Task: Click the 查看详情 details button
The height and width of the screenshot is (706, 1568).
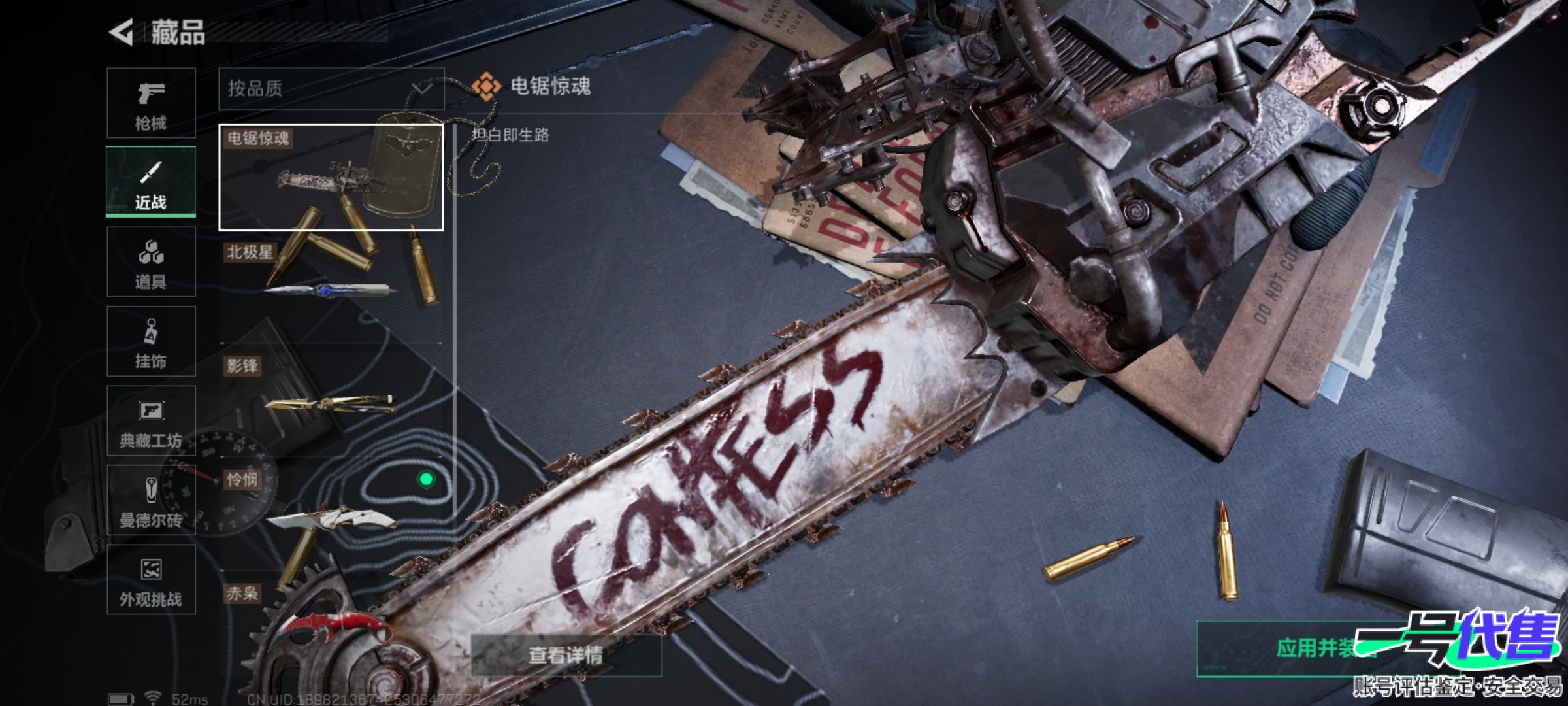Action: [566, 654]
